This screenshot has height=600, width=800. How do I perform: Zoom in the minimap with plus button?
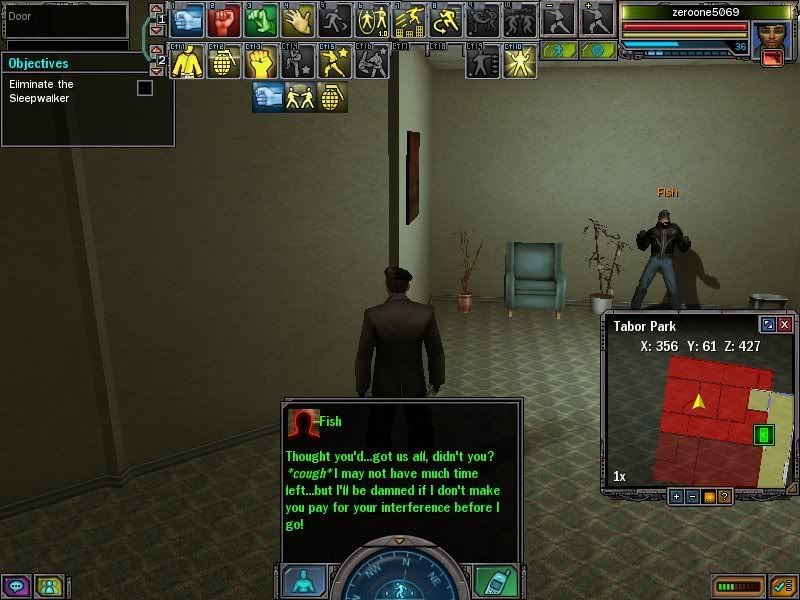point(676,496)
